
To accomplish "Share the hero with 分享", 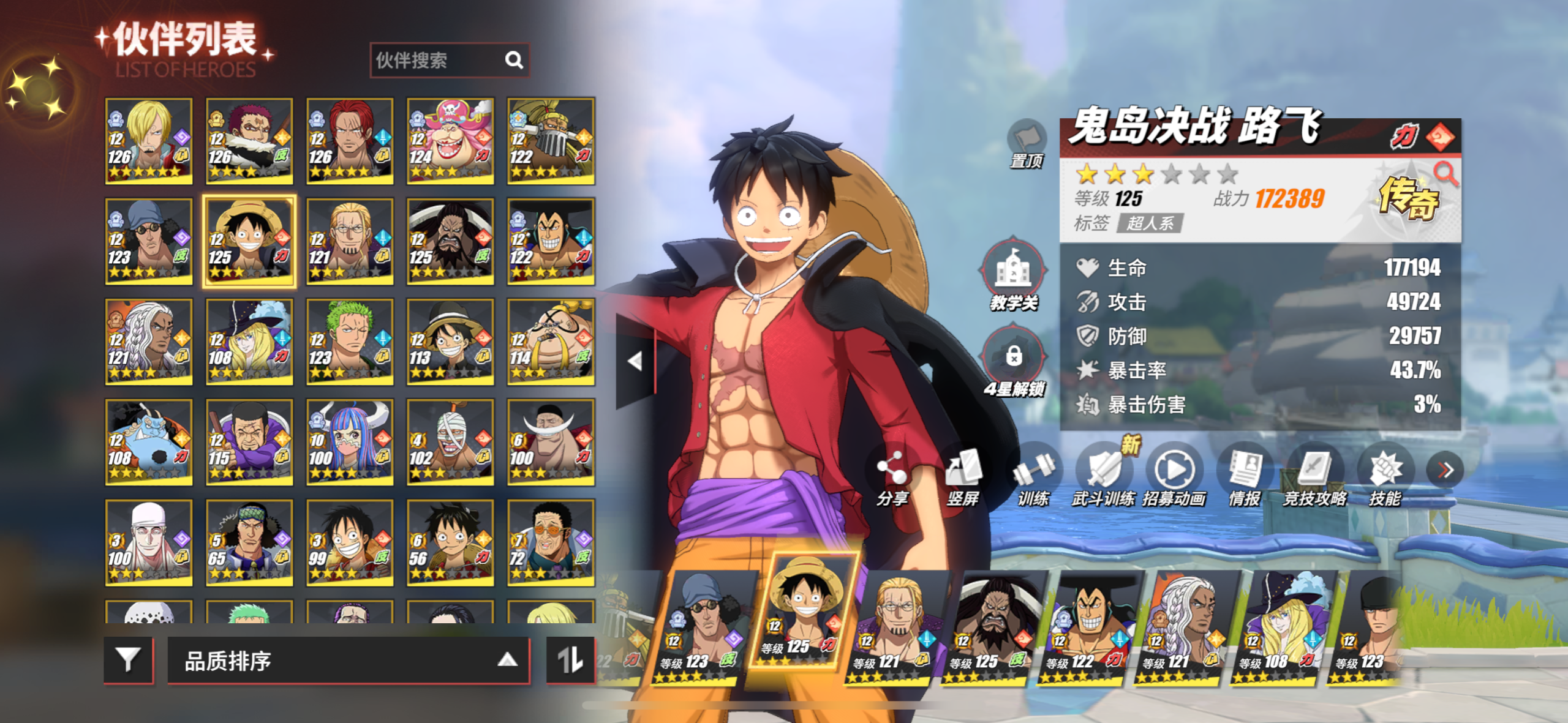I will point(892,474).
